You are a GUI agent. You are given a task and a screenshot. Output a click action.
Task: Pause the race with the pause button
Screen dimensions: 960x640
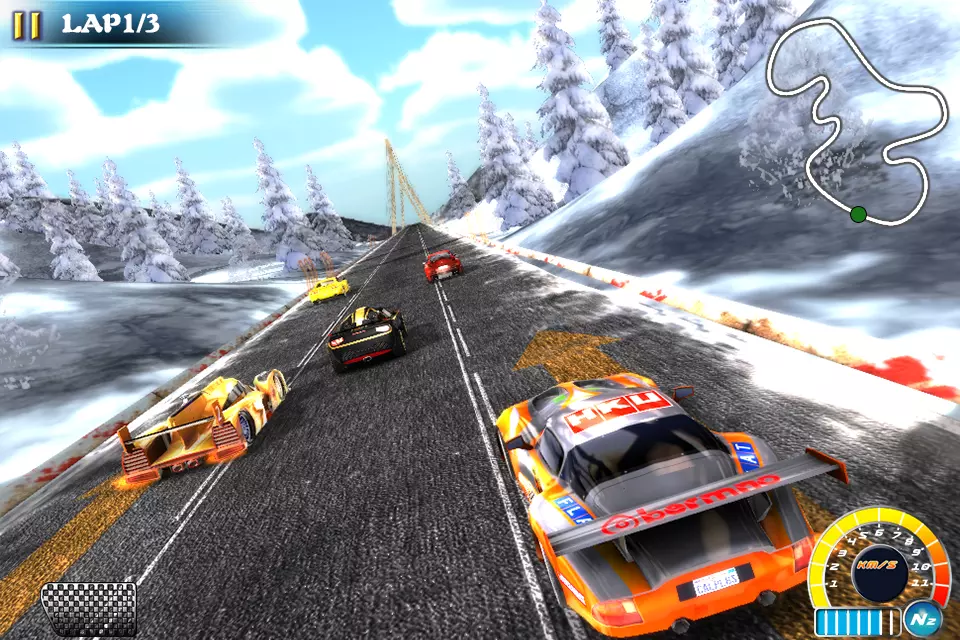(x=27, y=26)
